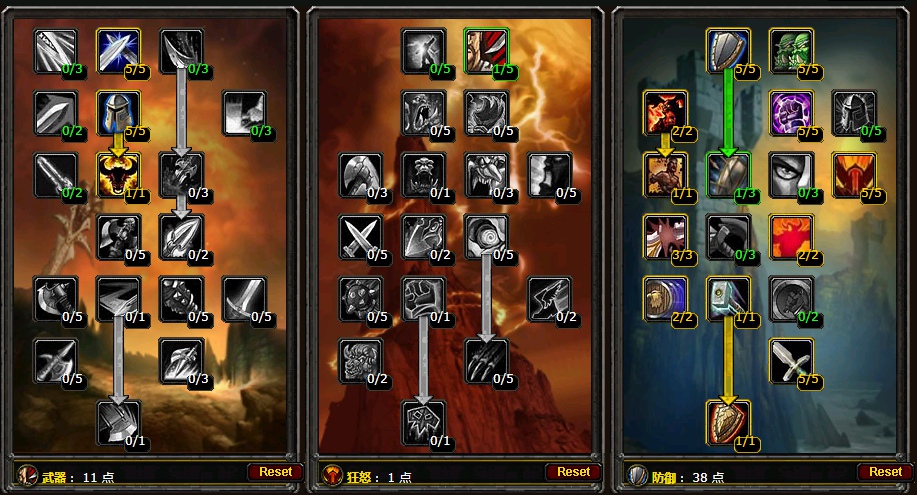
Task: Pick the dark iron helmet 0/5 talent
Action: coord(853,113)
